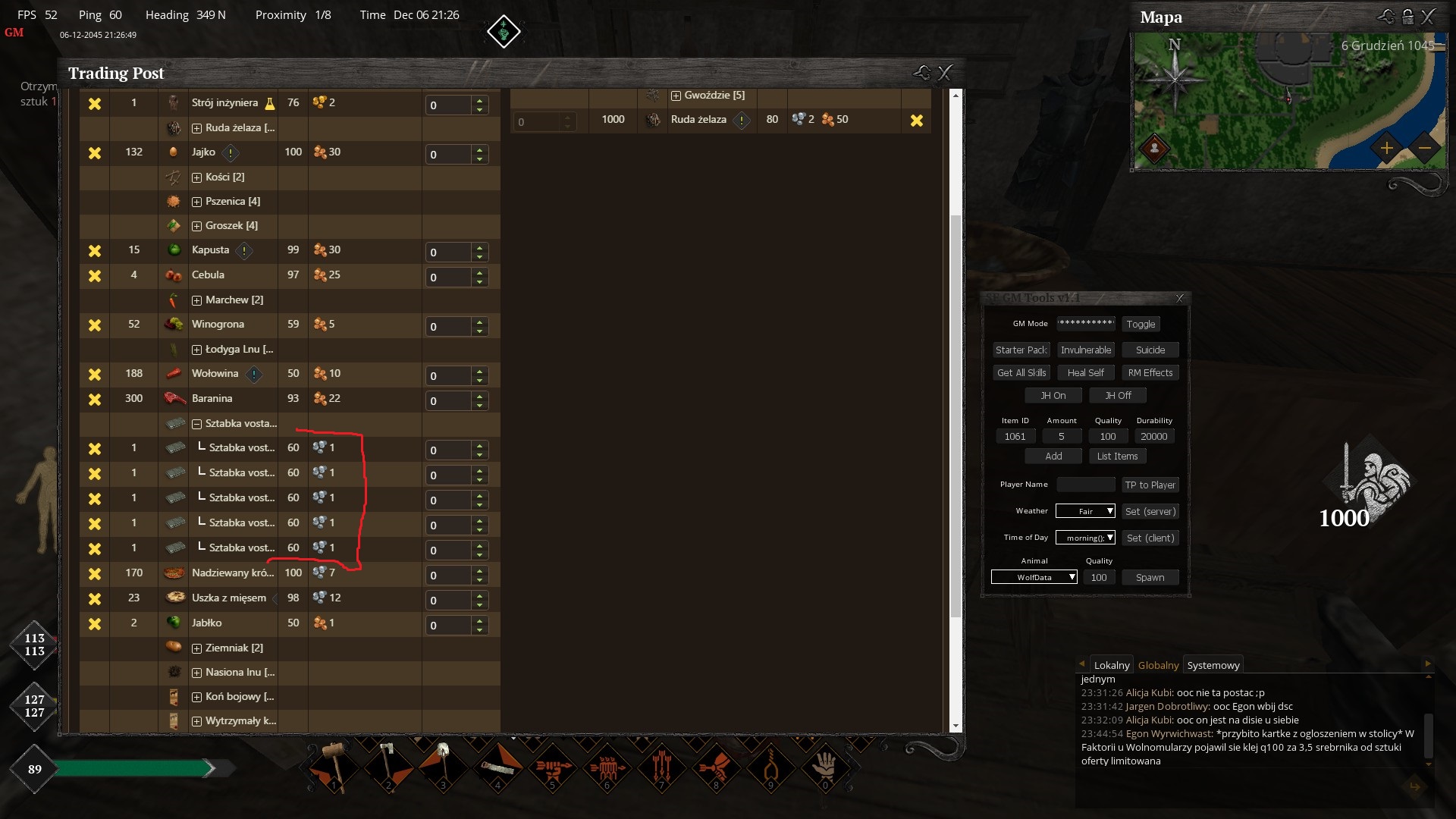1456x819 pixels.
Task: Open the Systemowy chat tab
Action: pos(1213,666)
